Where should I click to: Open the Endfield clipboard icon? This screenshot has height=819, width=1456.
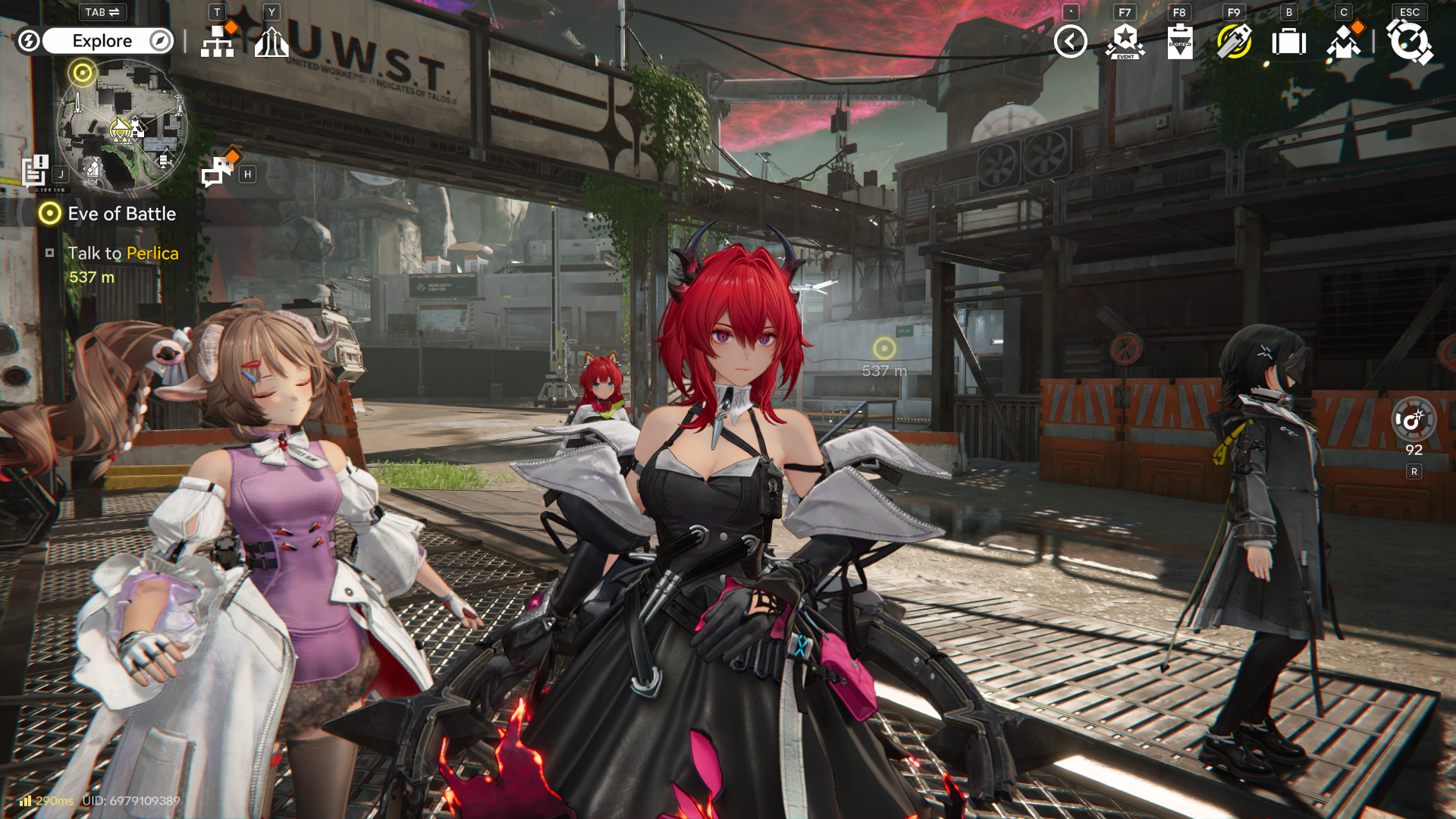[x=1179, y=42]
